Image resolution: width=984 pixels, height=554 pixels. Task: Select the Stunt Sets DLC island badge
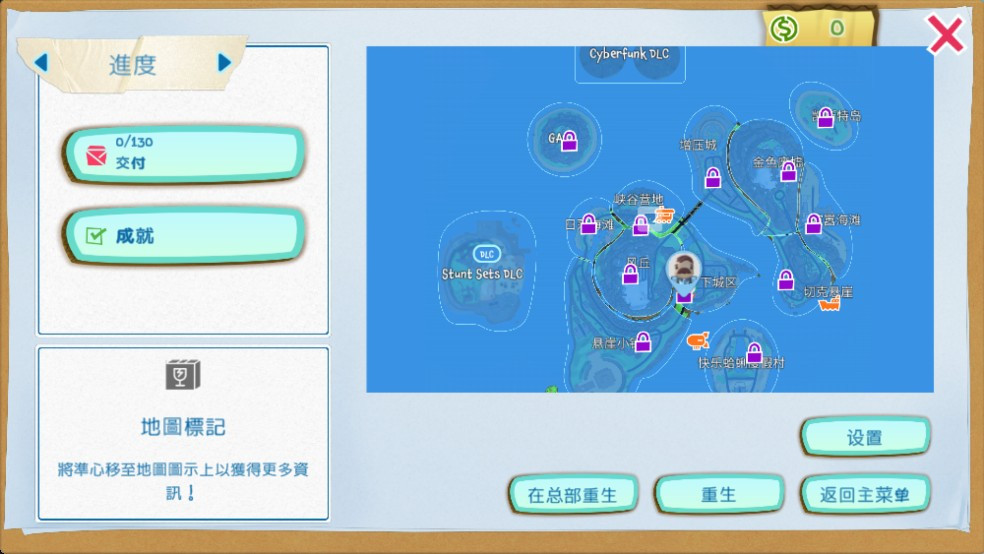tap(487, 254)
